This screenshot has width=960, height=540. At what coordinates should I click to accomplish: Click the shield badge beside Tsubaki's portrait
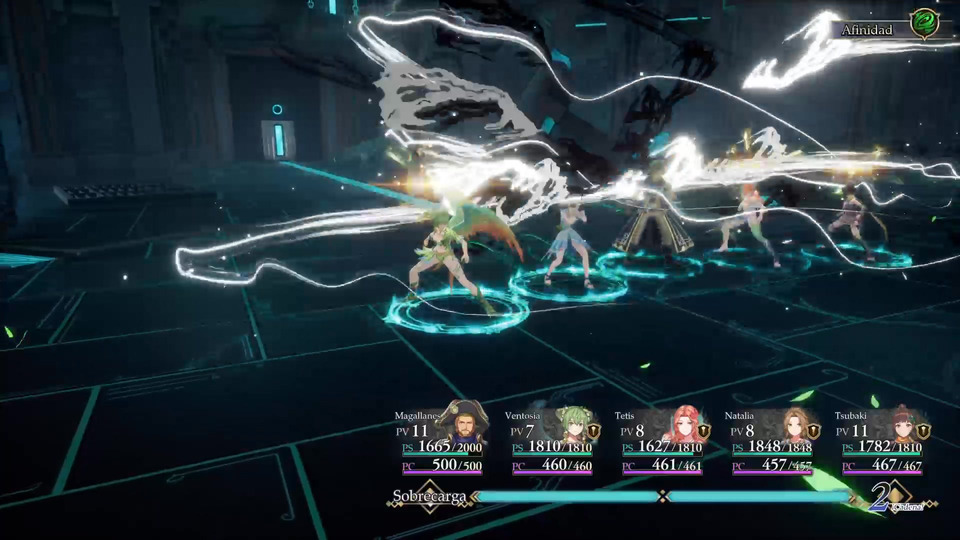(924, 431)
